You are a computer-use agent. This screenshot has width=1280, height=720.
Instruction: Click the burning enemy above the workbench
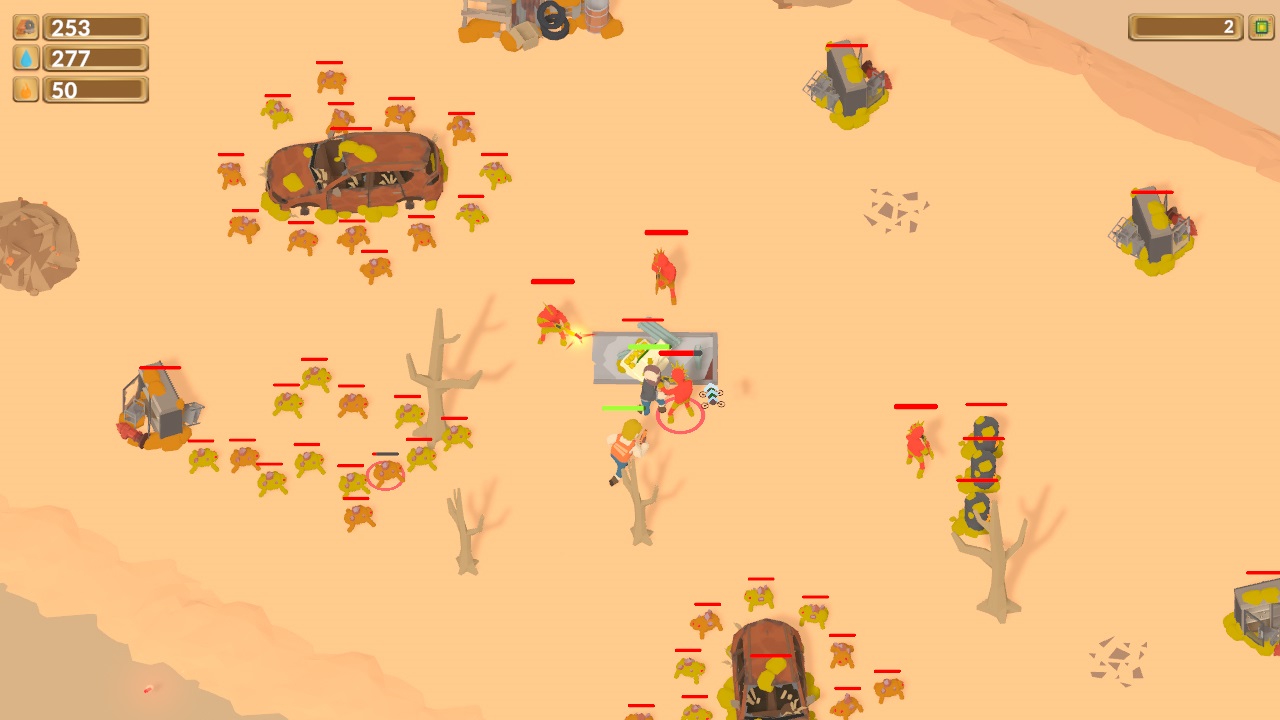pyautogui.click(x=662, y=270)
